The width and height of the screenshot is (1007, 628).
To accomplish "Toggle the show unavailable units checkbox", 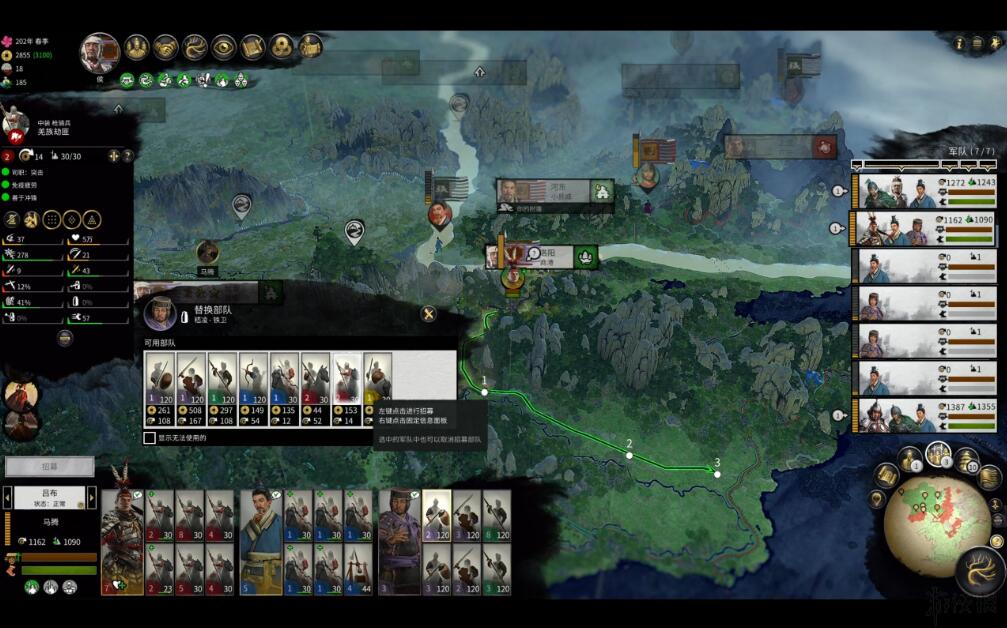I will [x=150, y=437].
